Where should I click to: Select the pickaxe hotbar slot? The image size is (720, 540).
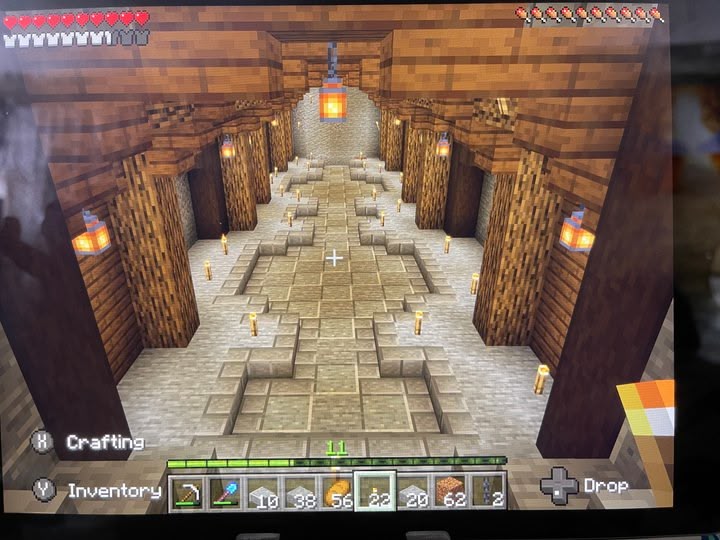click(188, 491)
